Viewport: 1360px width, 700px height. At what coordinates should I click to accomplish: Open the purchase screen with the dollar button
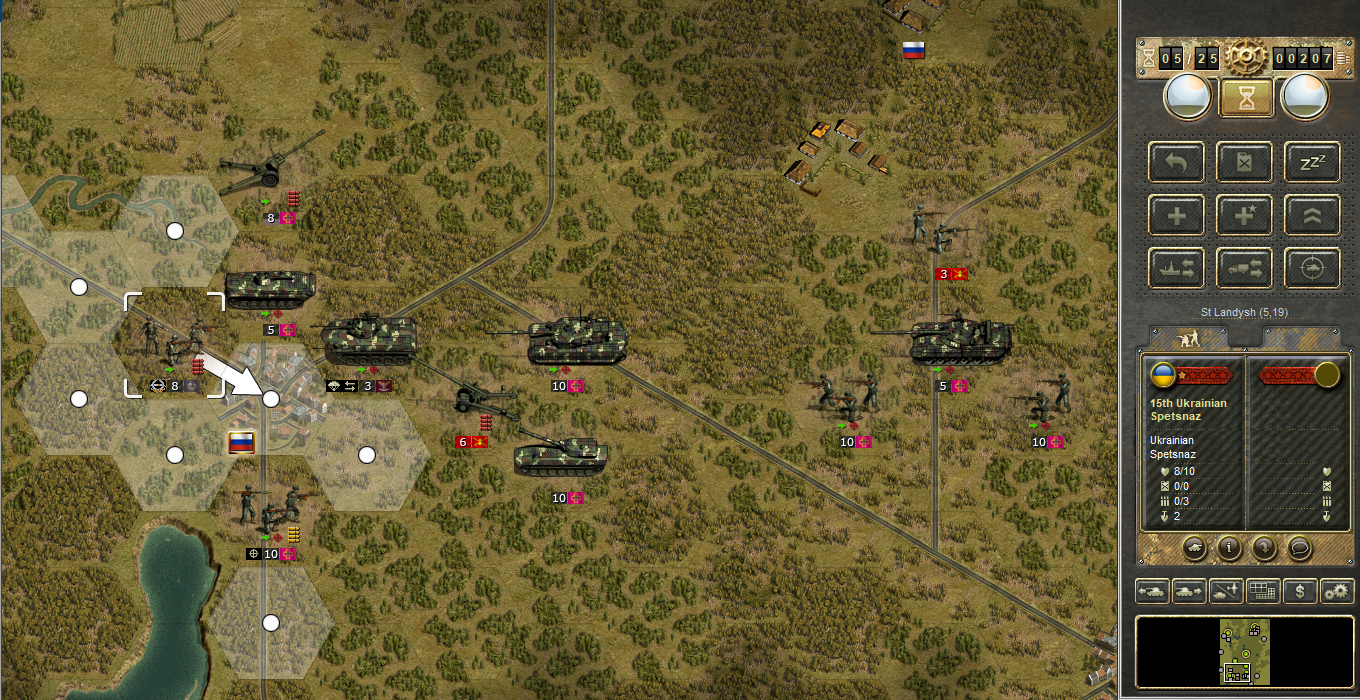pos(1299,591)
